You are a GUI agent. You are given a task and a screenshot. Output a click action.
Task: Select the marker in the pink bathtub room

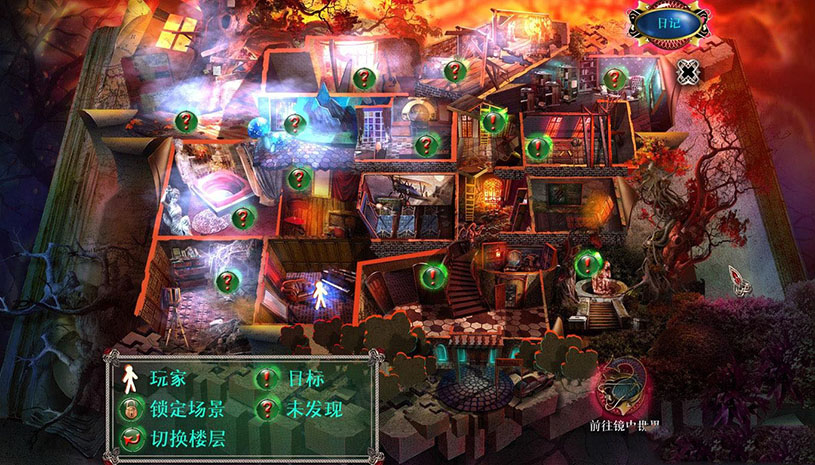coord(241,216)
